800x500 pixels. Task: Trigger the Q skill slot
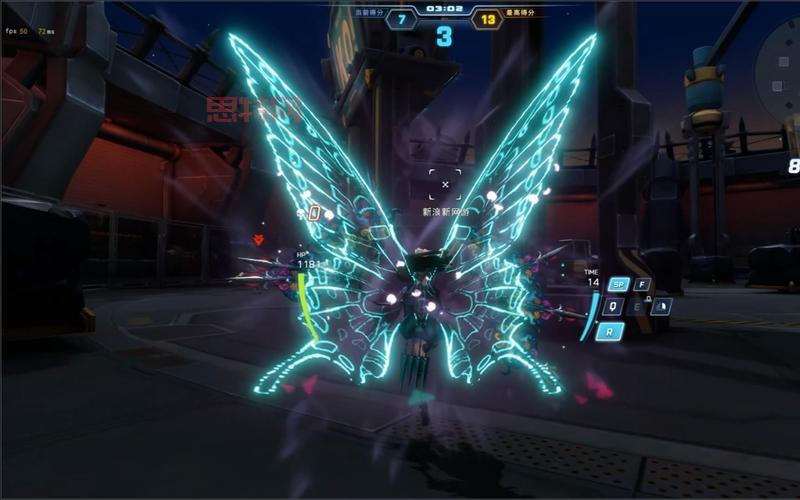coord(613,307)
